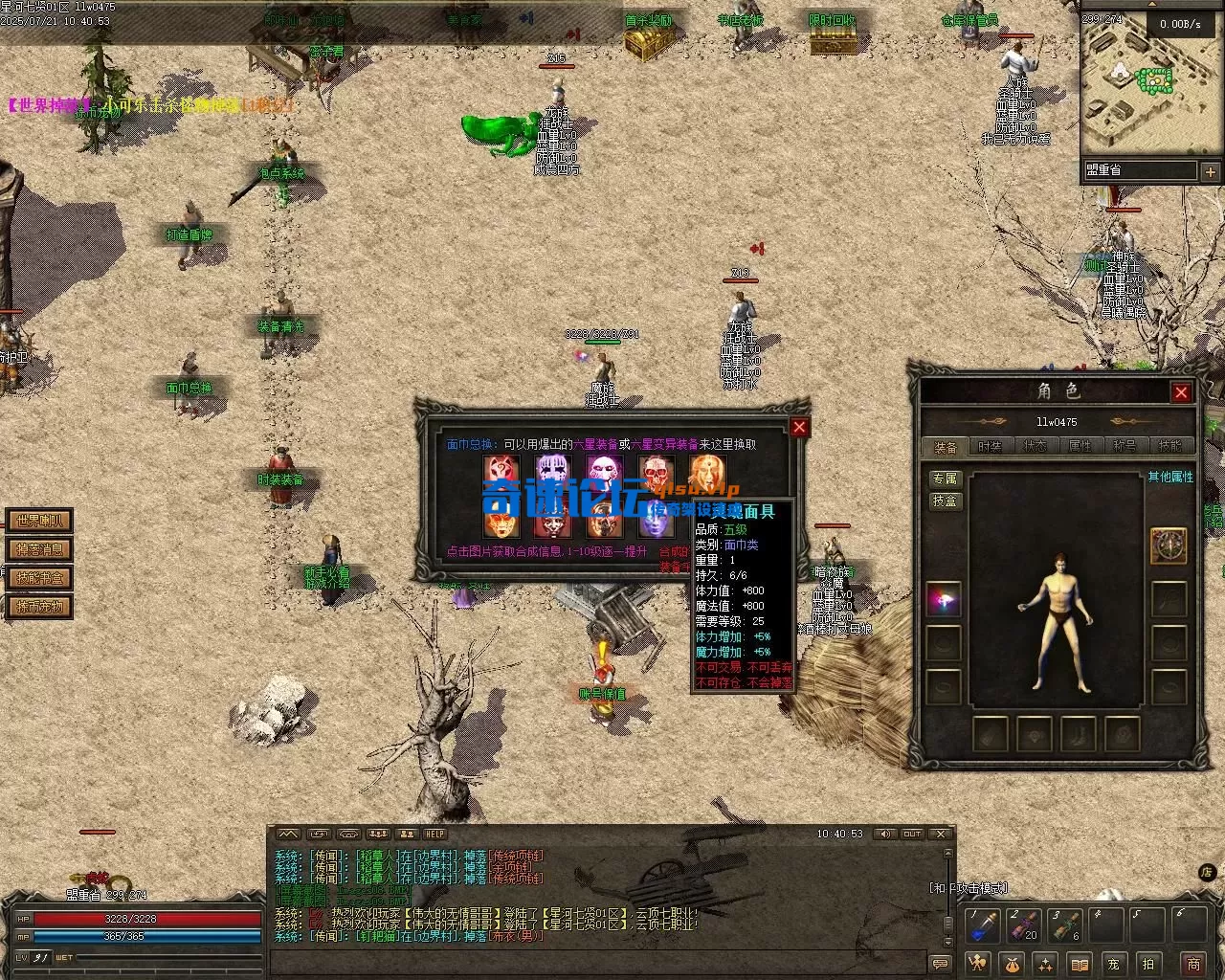Select the glowing pink equipped item slot

(944, 600)
